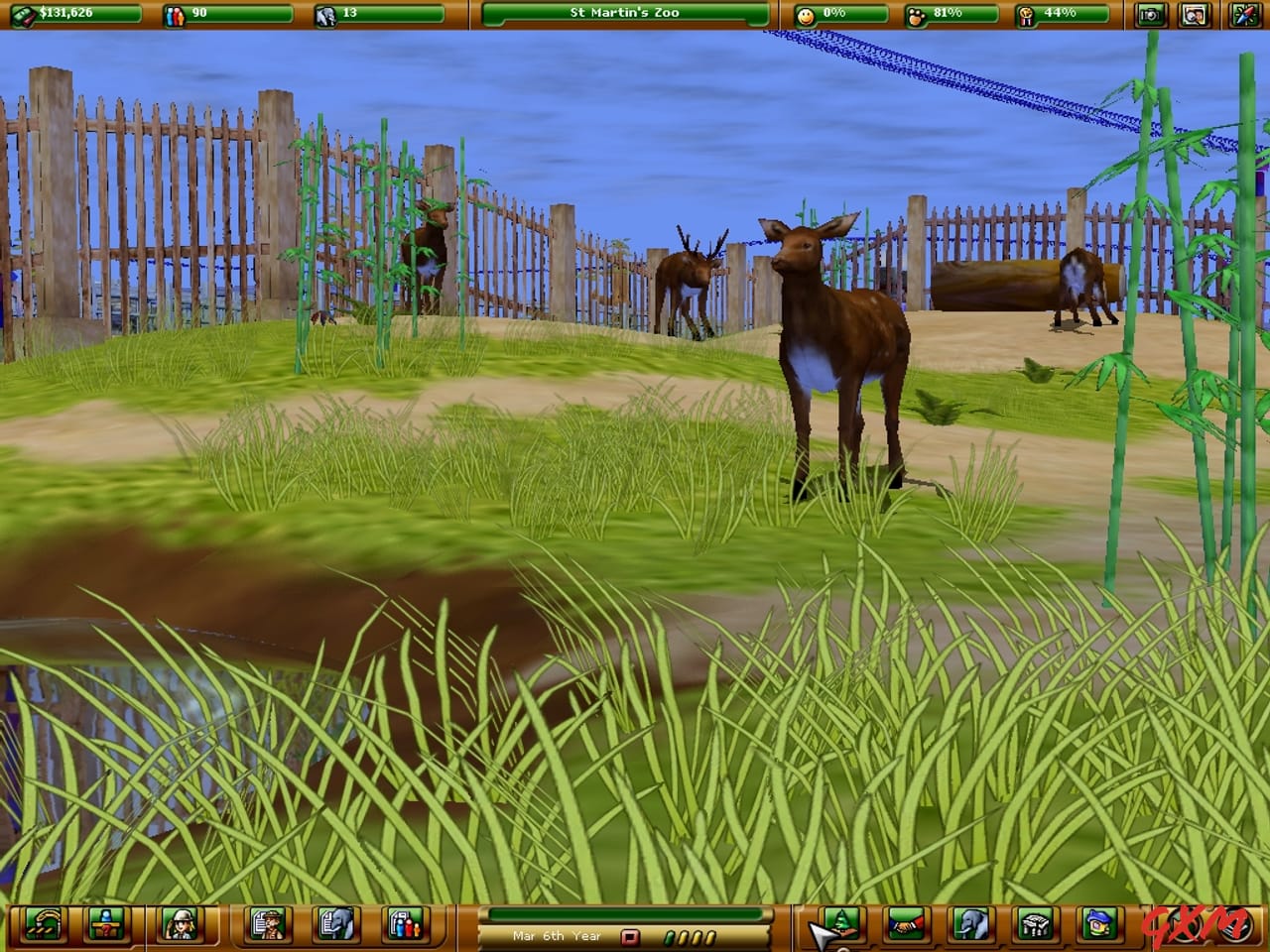Open the staff management panel with the zookeeper portrait
This screenshot has width=1270, height=952.
[x=180, y=930]
